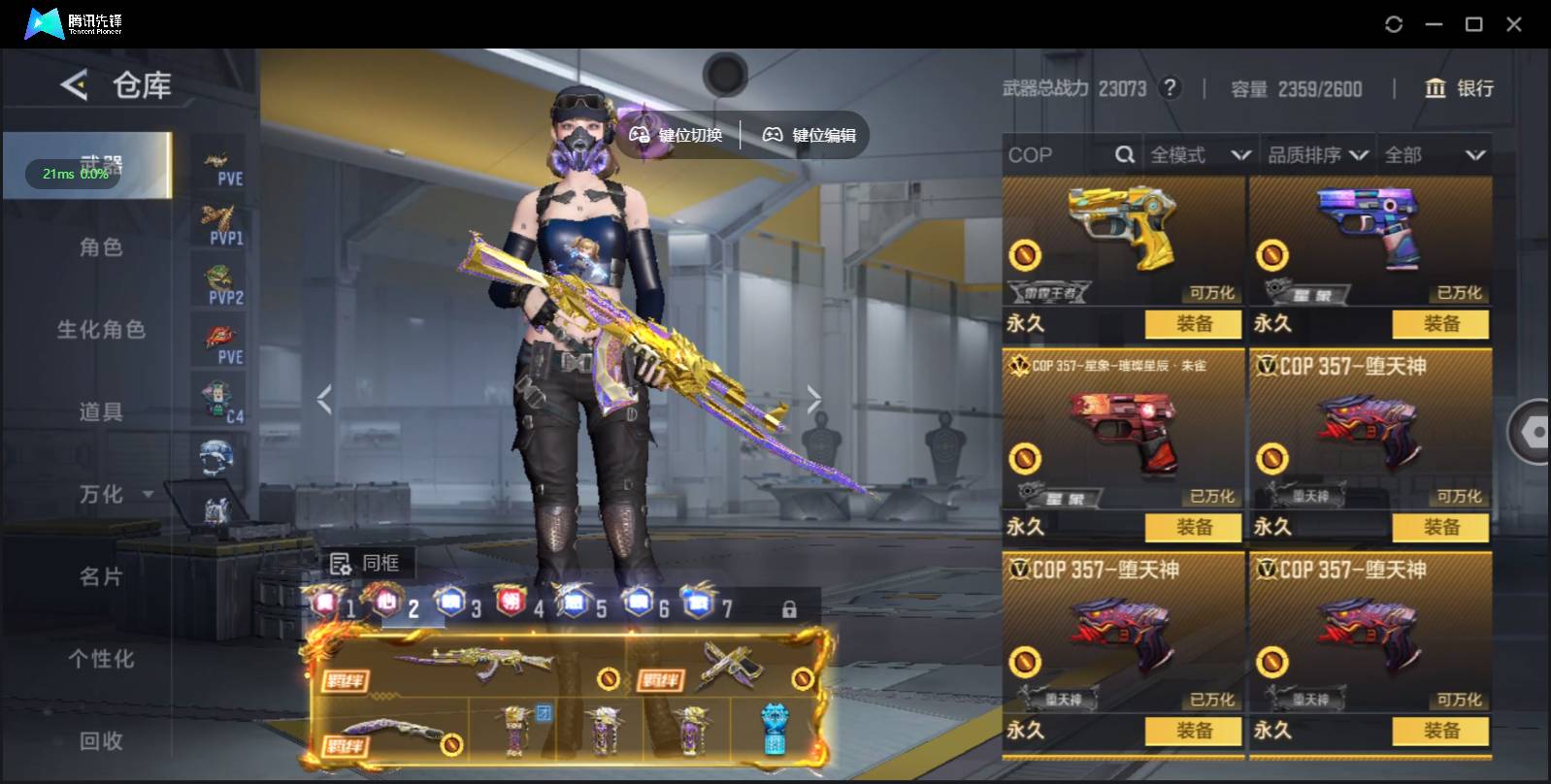Switch to the 个性化 tab
This screenshot has height=784, width=1551.
(101, 660)
